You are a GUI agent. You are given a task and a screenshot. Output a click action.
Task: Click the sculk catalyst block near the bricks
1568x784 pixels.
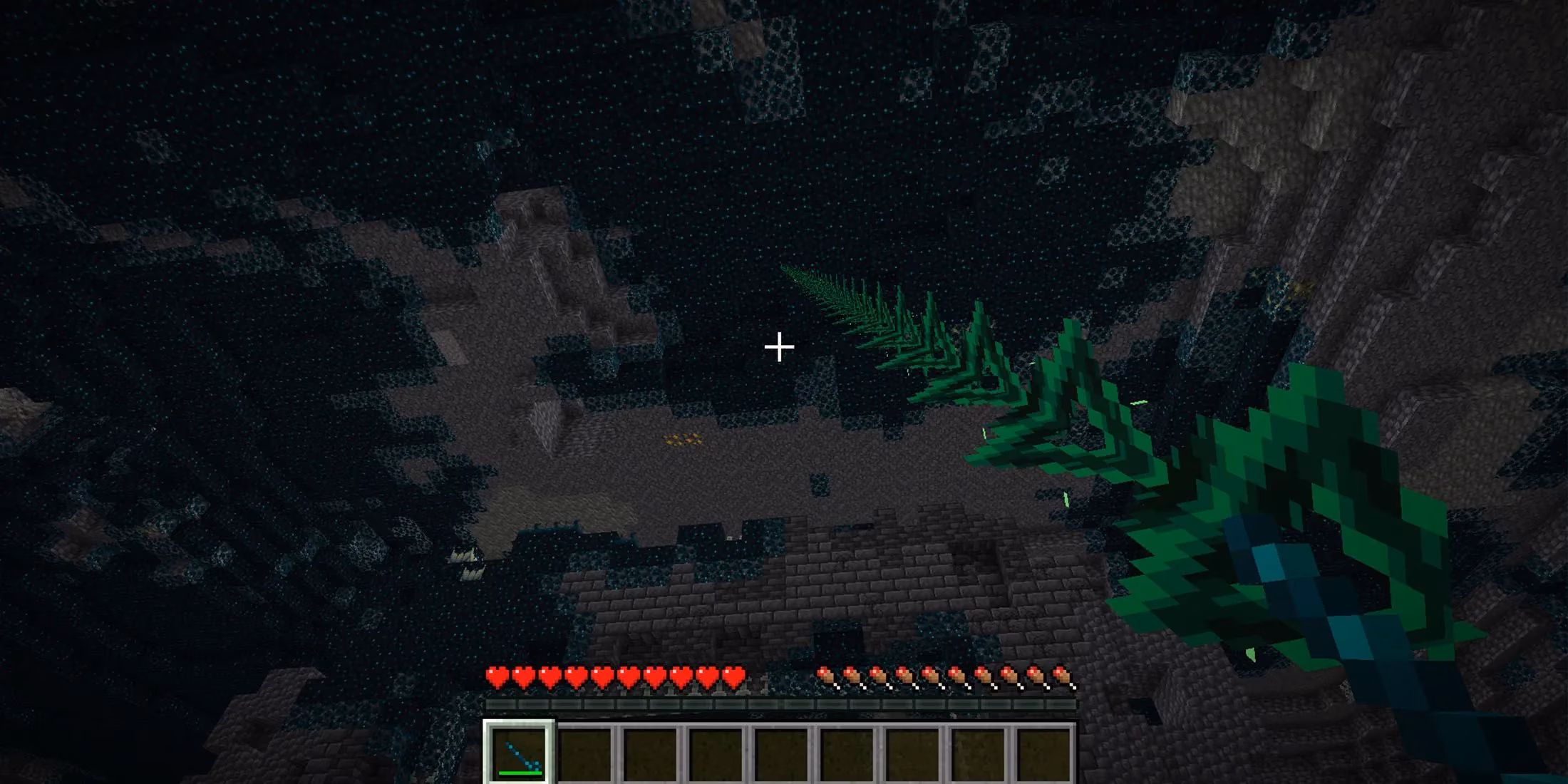(x=729, y=539)
